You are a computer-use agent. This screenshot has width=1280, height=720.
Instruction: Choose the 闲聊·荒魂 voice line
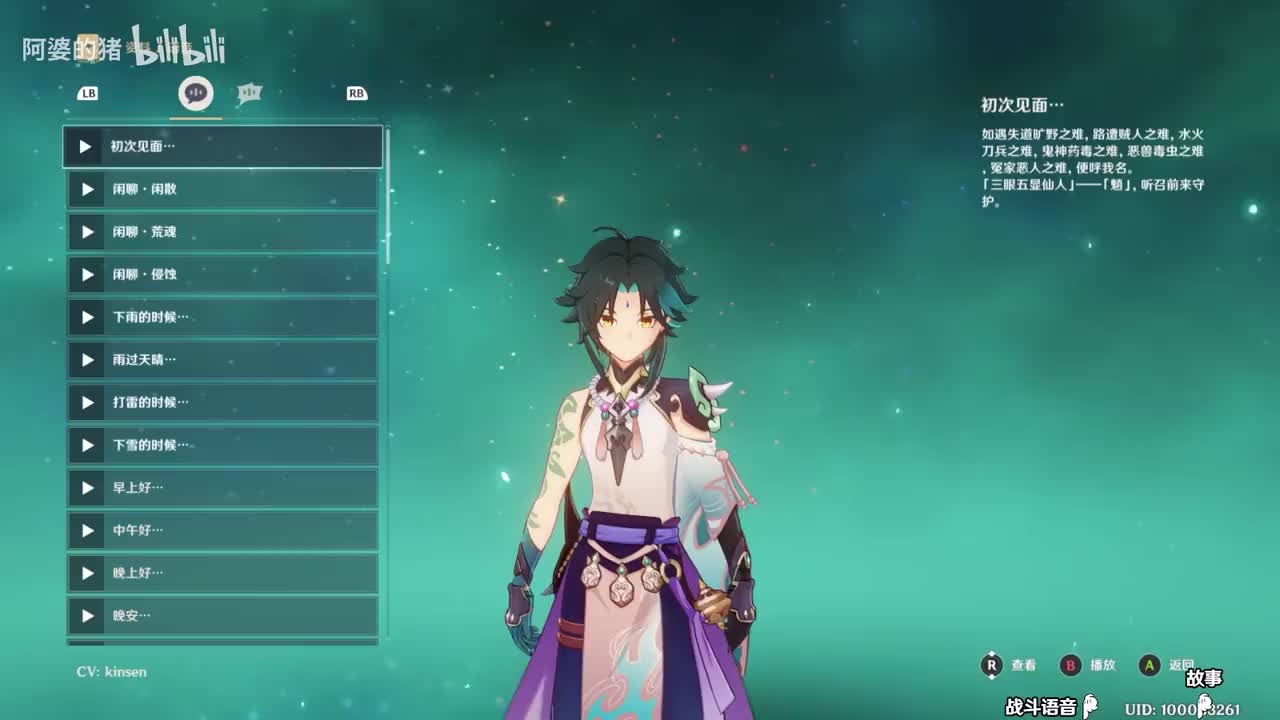[x=222, y=232]
